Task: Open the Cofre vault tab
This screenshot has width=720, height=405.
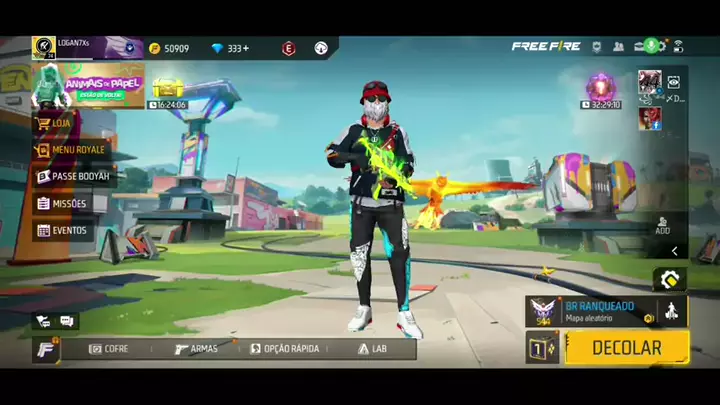Action: [x=108, y=349]
